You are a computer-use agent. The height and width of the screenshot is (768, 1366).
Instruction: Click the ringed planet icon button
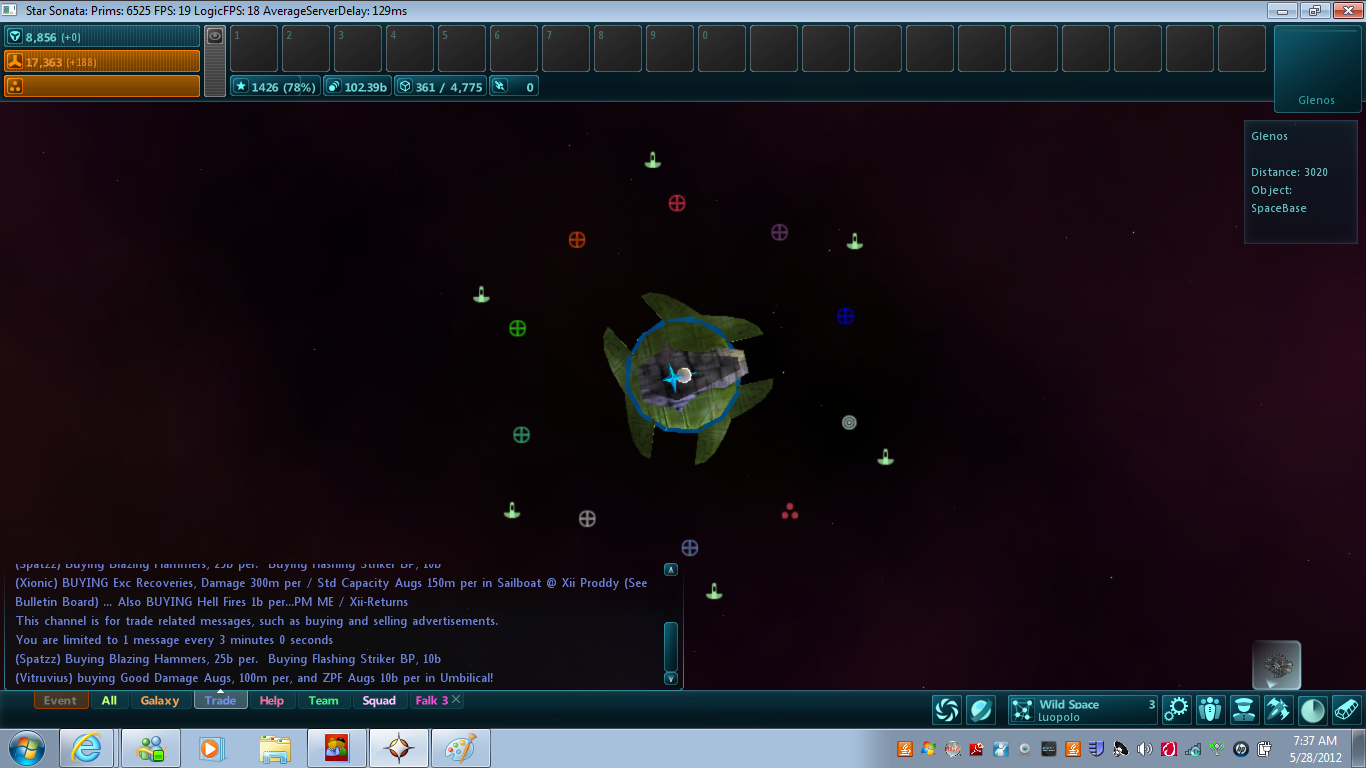[981, 709]
